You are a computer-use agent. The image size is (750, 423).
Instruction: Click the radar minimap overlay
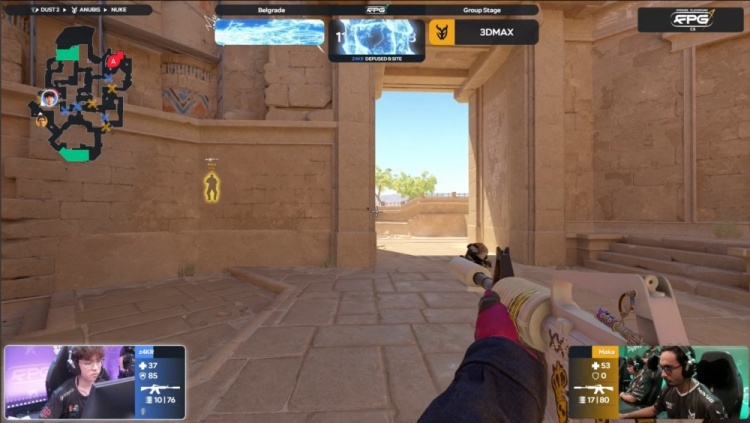[x=82, y=92]
